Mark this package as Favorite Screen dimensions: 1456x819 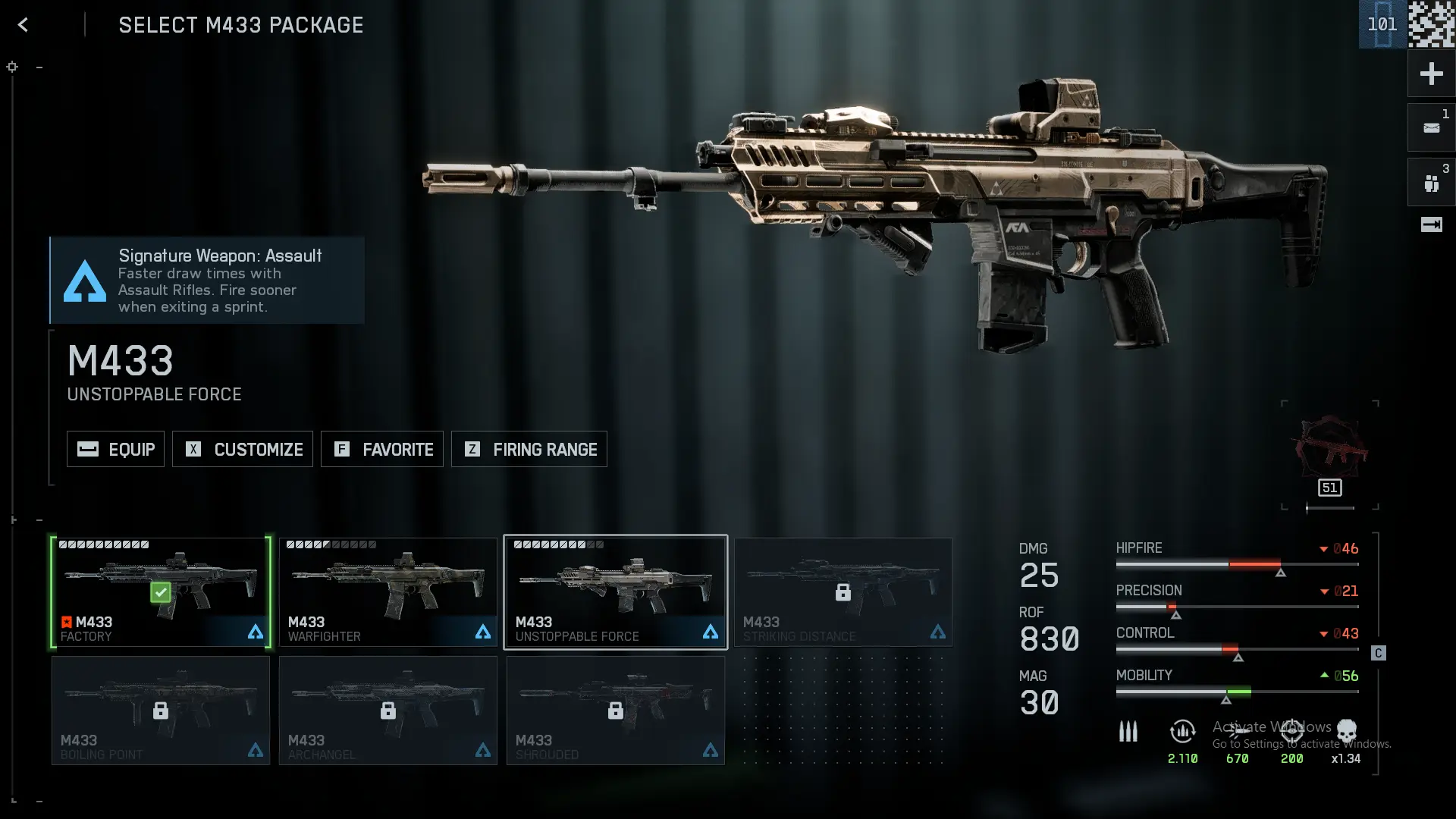[382, 449]
